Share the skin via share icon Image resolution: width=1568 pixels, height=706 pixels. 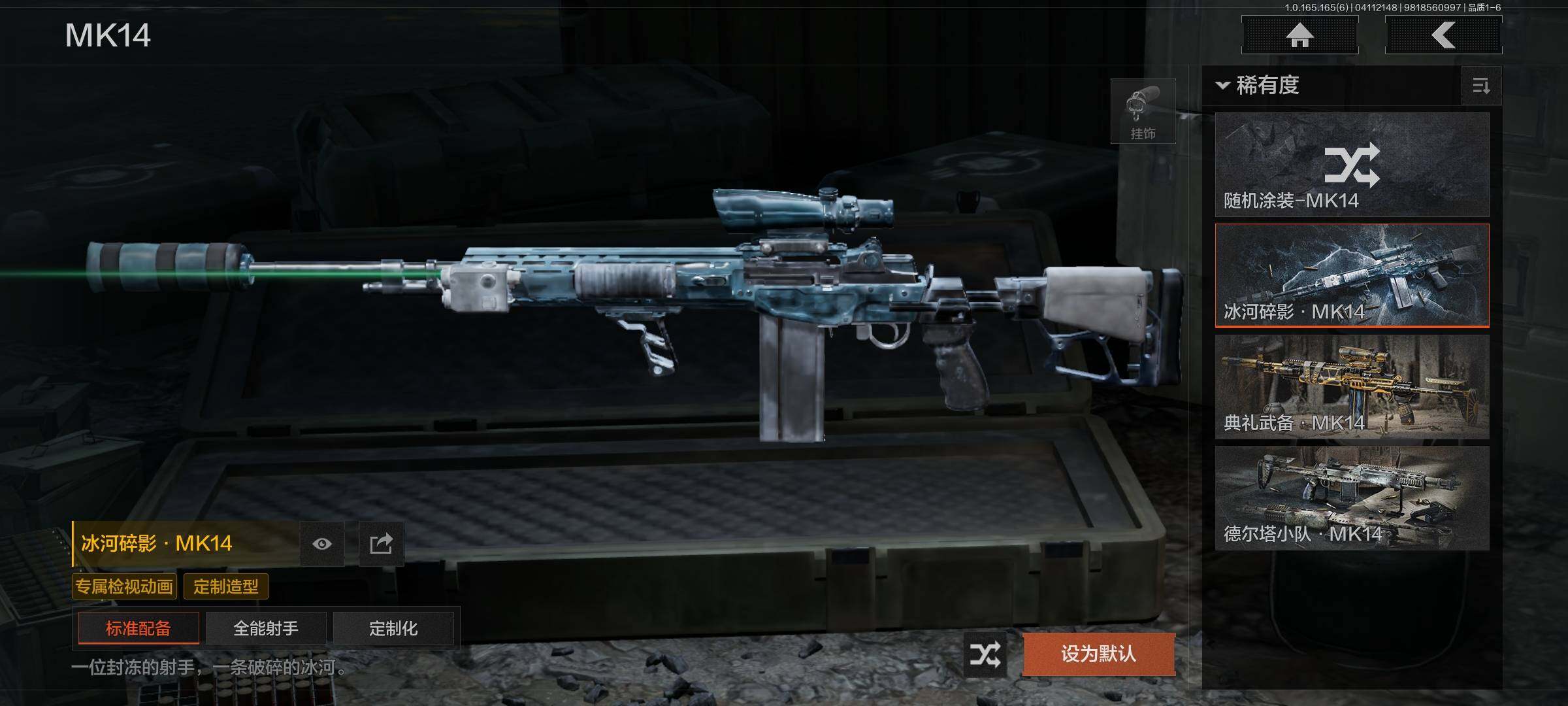[381, 544]
